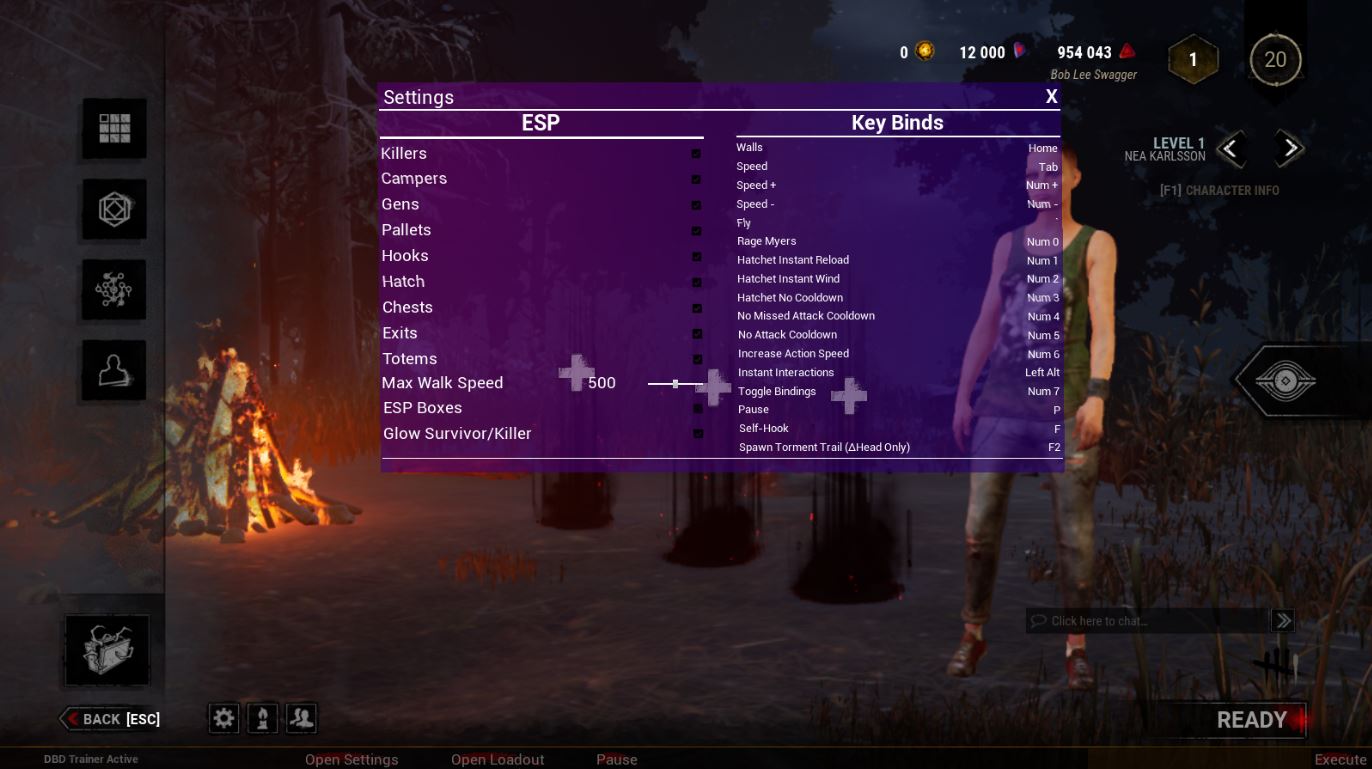Open the friends lobby icon at bottom

(x=300, y=717)
